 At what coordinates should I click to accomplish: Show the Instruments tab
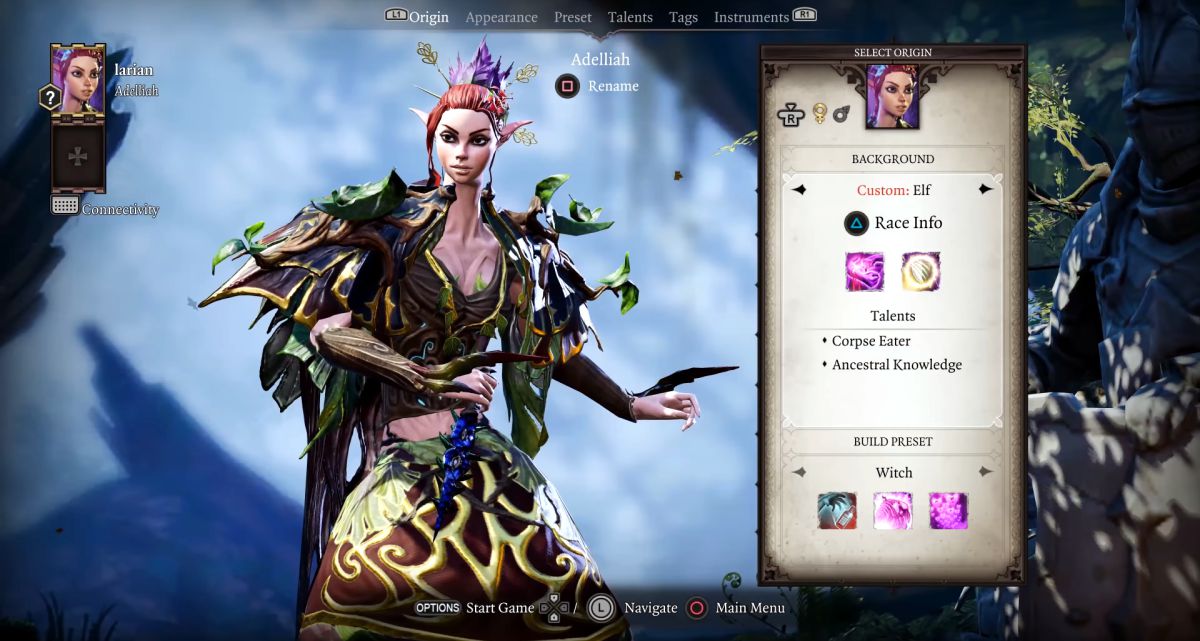[751, 17]
